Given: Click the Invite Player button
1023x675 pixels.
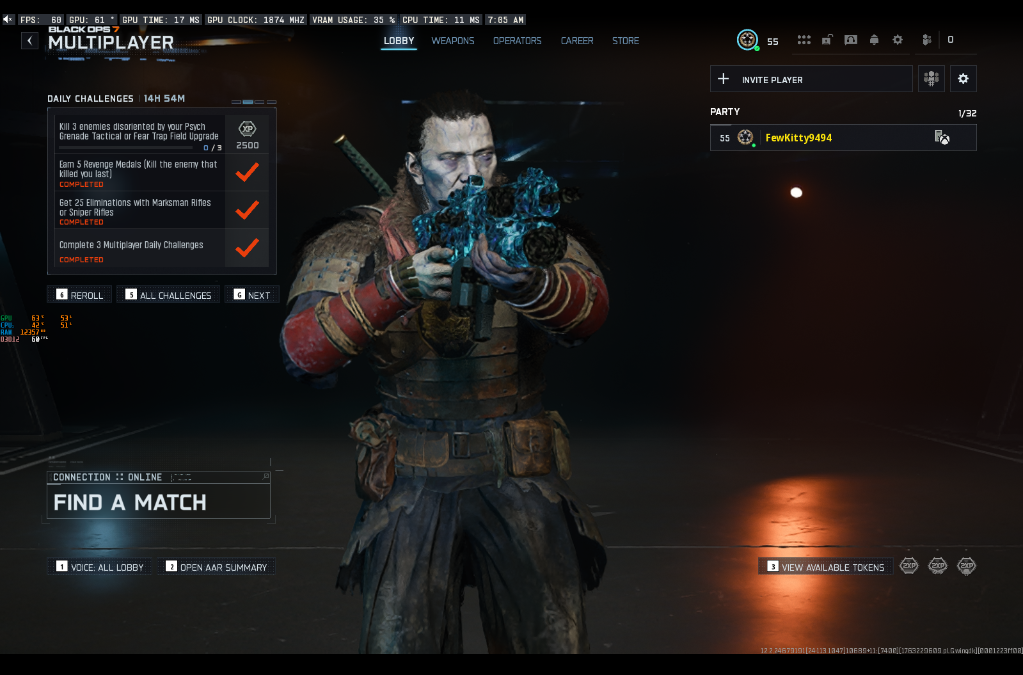Looking at the screenshot, I should pos(811,79).
